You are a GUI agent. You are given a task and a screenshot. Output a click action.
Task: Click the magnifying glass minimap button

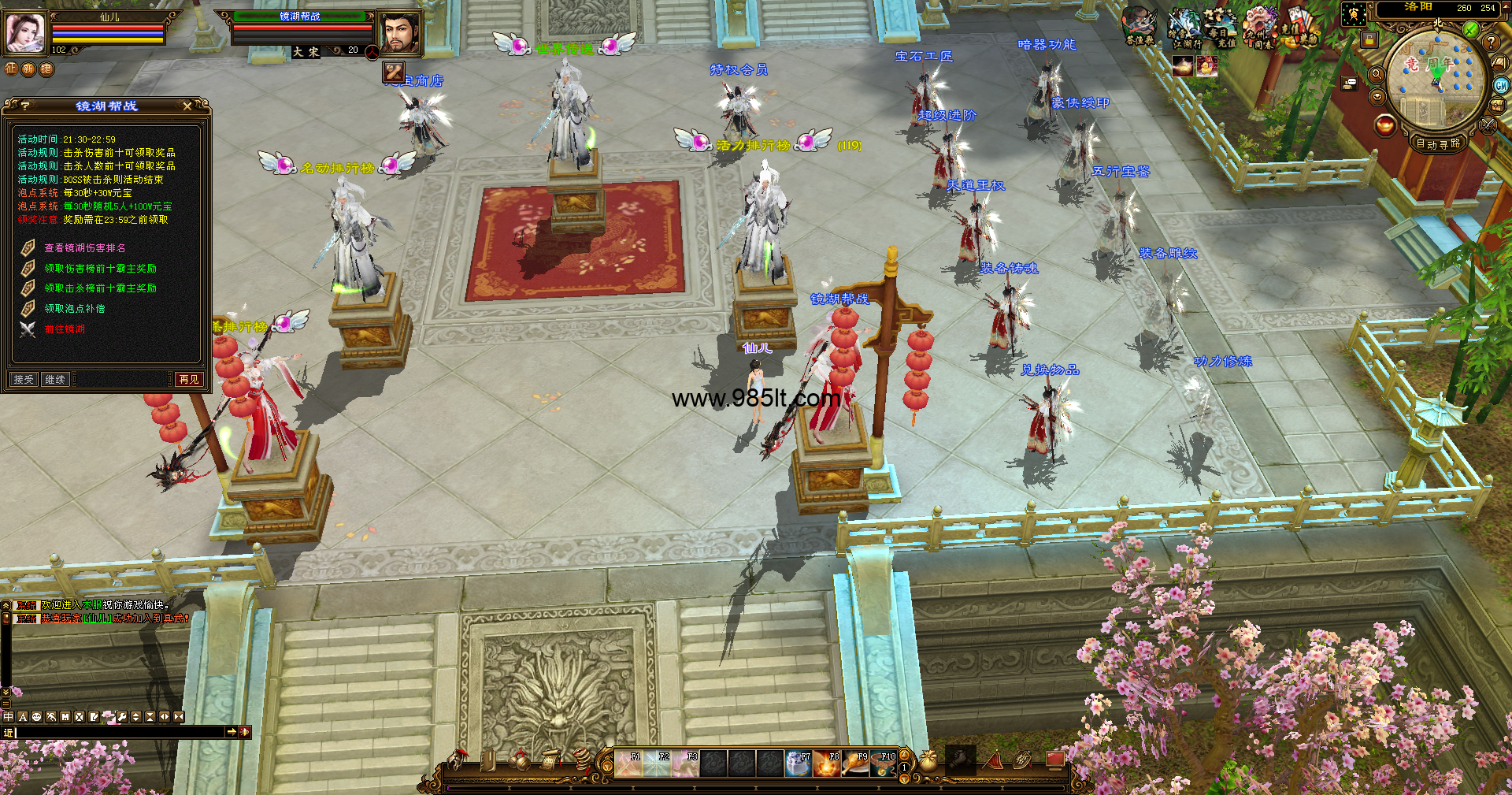point(1377,74)
